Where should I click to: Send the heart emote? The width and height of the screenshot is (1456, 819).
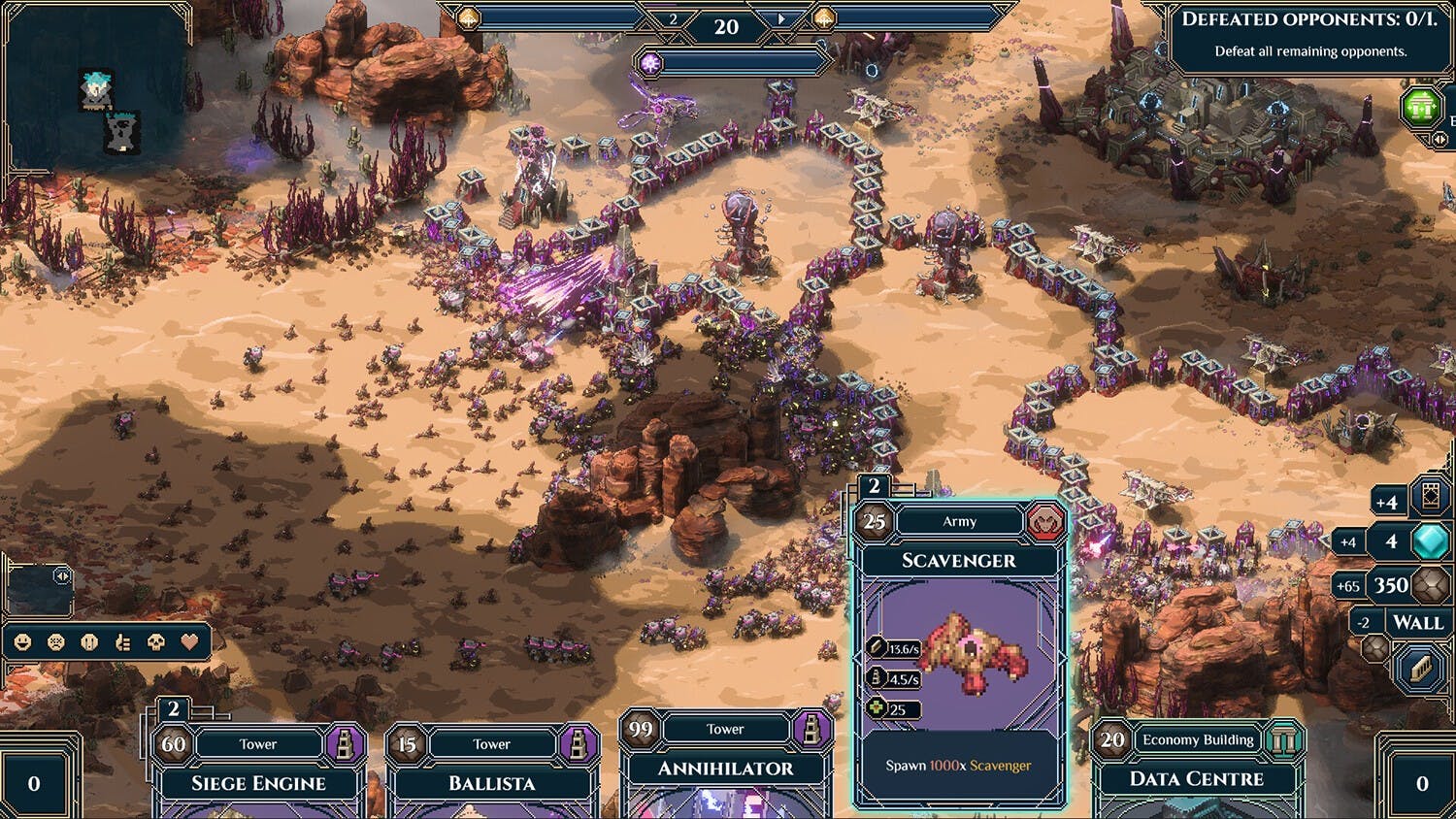coord(189,642)
